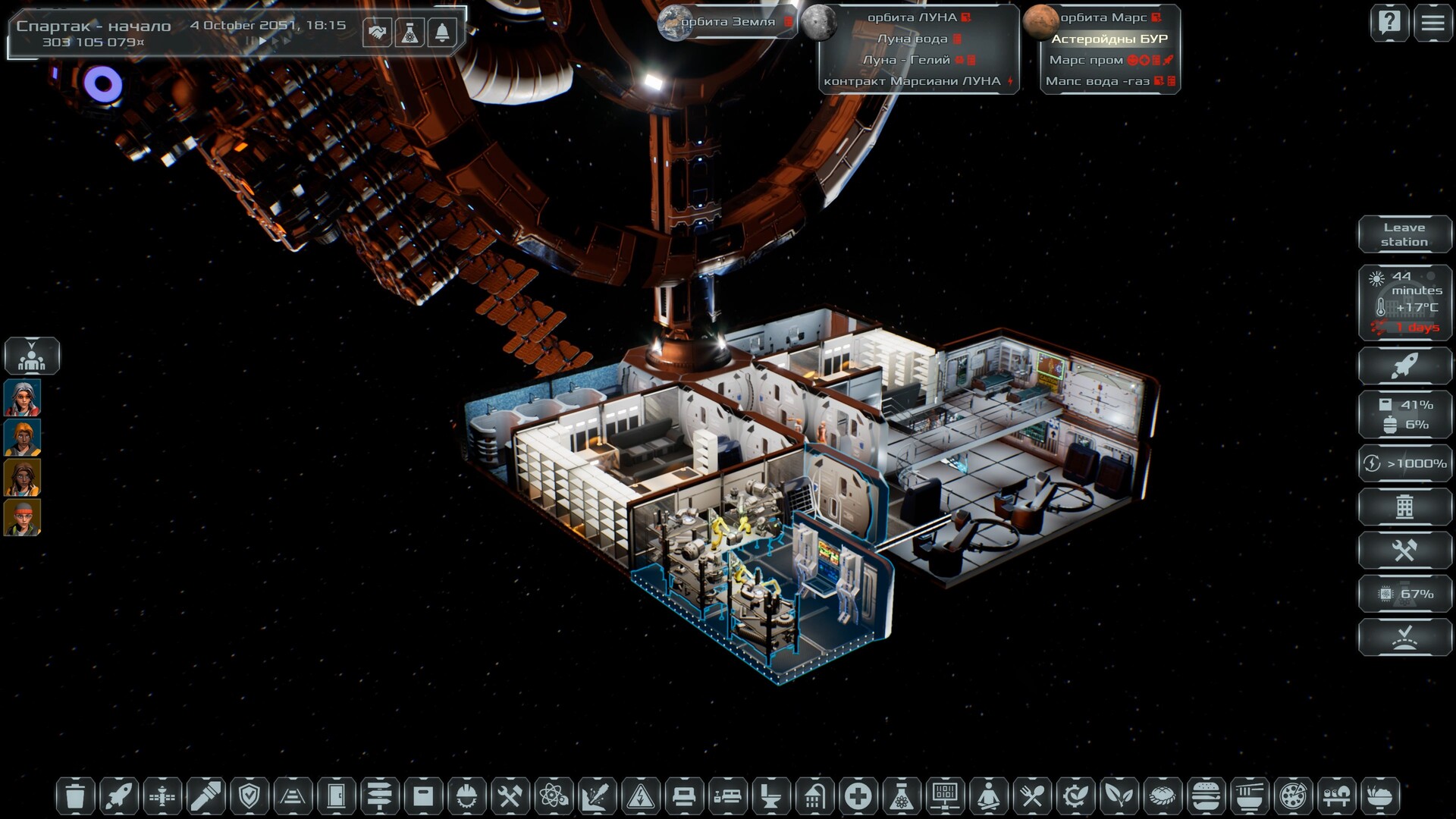Open the crew group overview button

click(32, 356)
